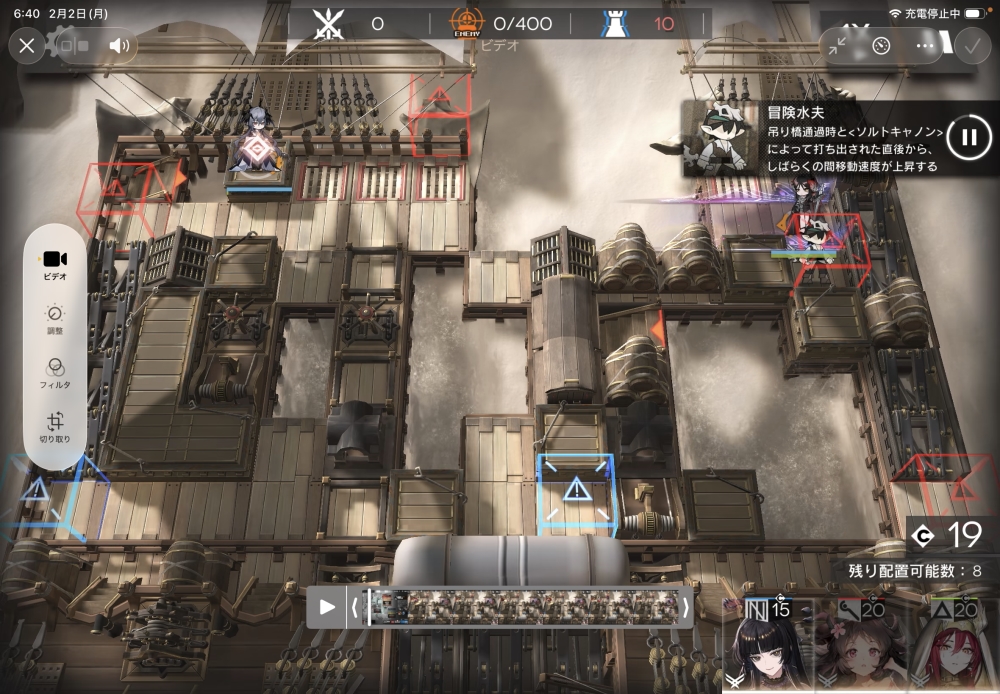Select the deployed operator on the upper deck
1000x694 pixels.
coord(257,148)
